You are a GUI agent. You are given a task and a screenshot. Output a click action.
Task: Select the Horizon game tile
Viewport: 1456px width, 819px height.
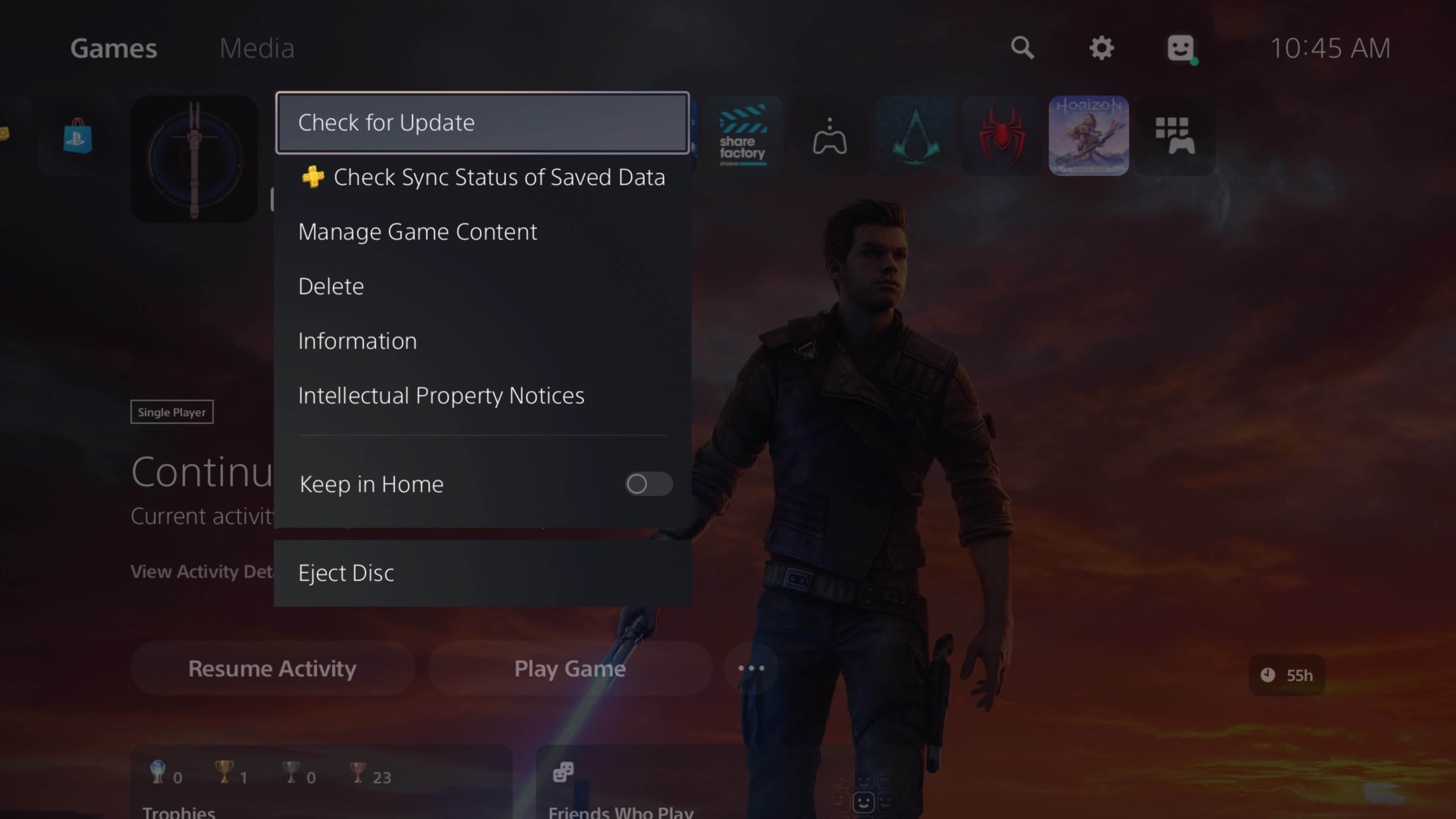[x=1088, y=136]
